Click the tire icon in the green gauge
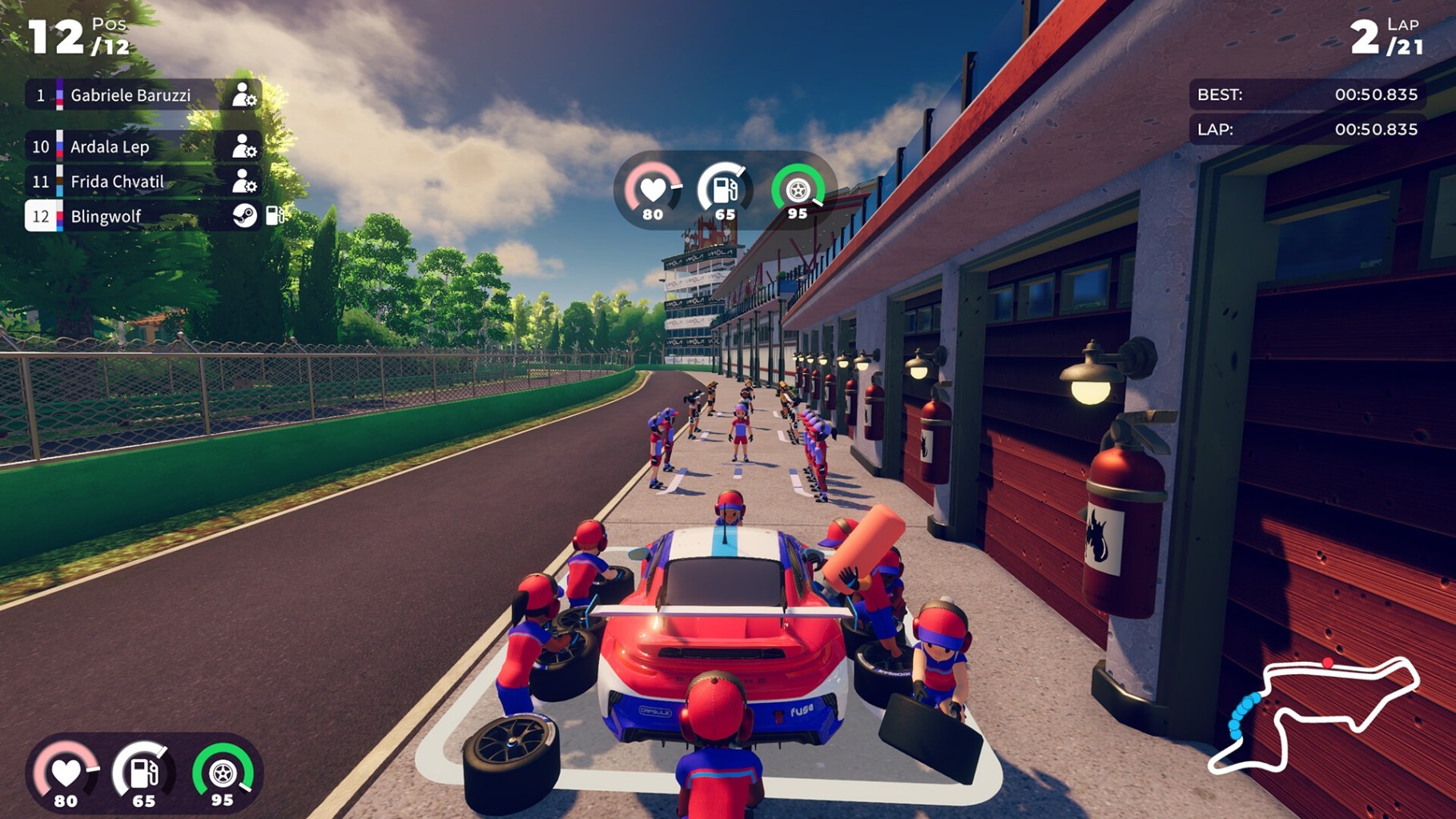This screenshot has width=1456, height=819. tap(798, 191)
